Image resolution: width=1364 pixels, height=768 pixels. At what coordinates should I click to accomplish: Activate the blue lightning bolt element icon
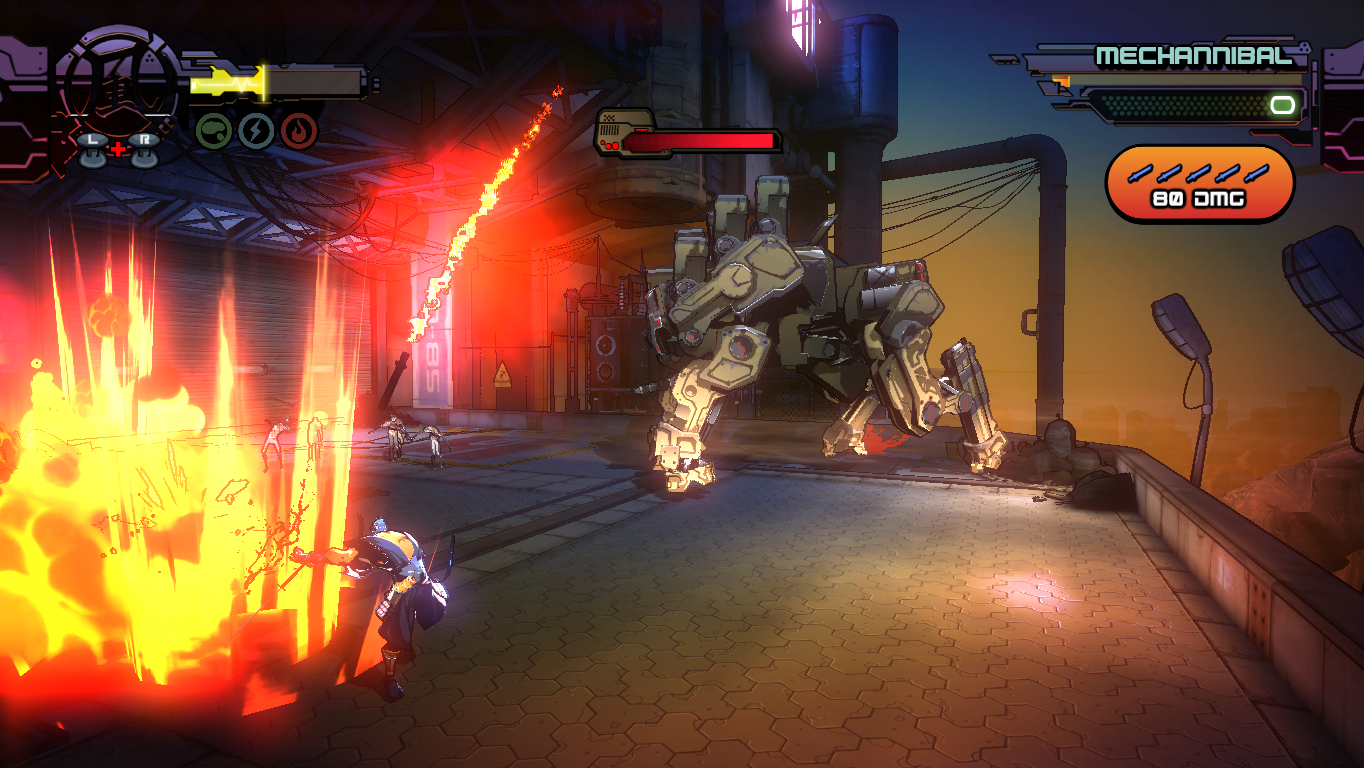(x=256, y=130)
